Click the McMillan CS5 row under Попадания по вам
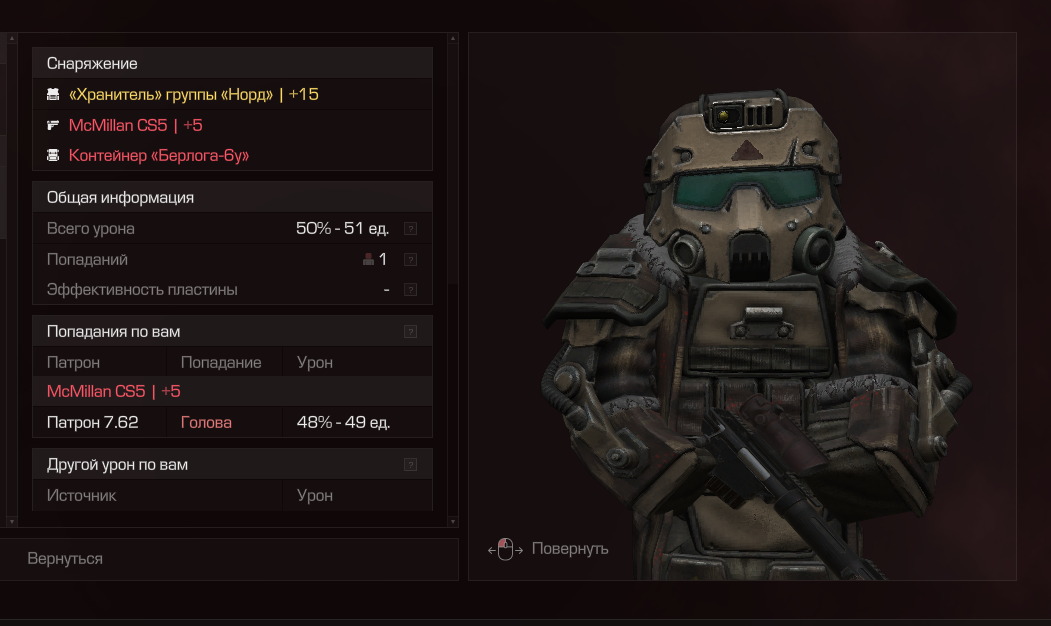The height and width of the screenshot is (626, 1051). coord(113,391)
